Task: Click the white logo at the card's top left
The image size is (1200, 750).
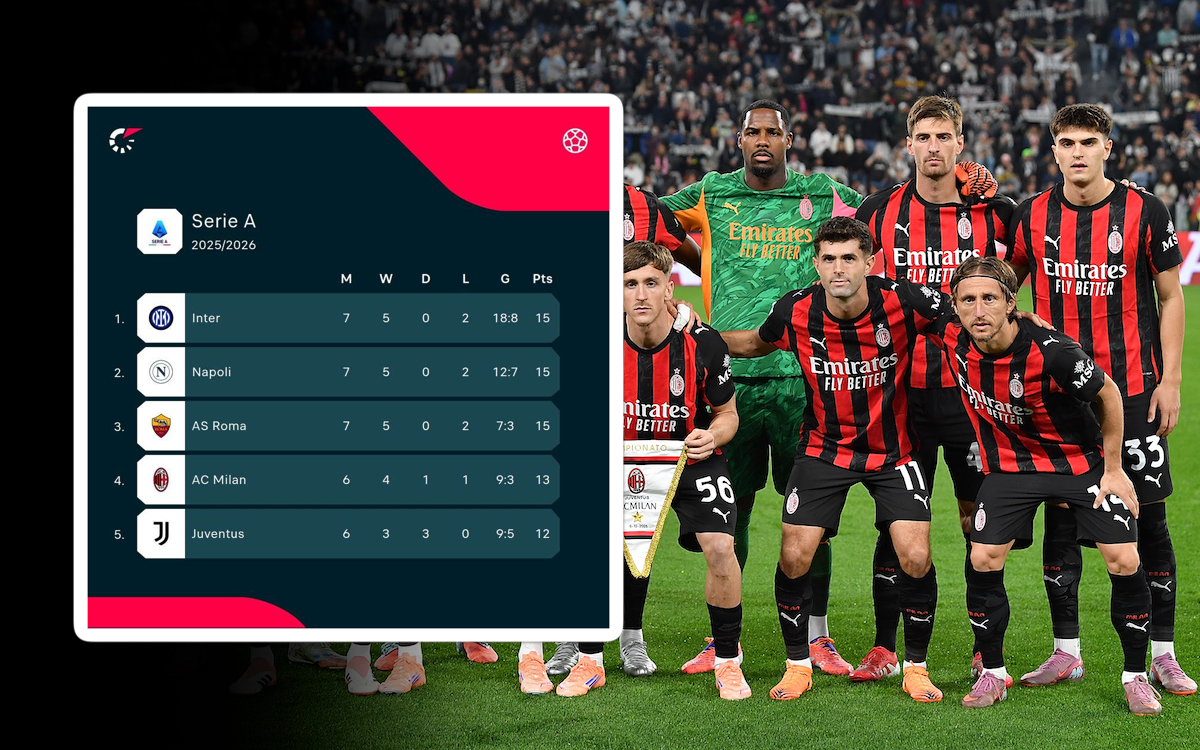Action: click(x=124, y=139)
